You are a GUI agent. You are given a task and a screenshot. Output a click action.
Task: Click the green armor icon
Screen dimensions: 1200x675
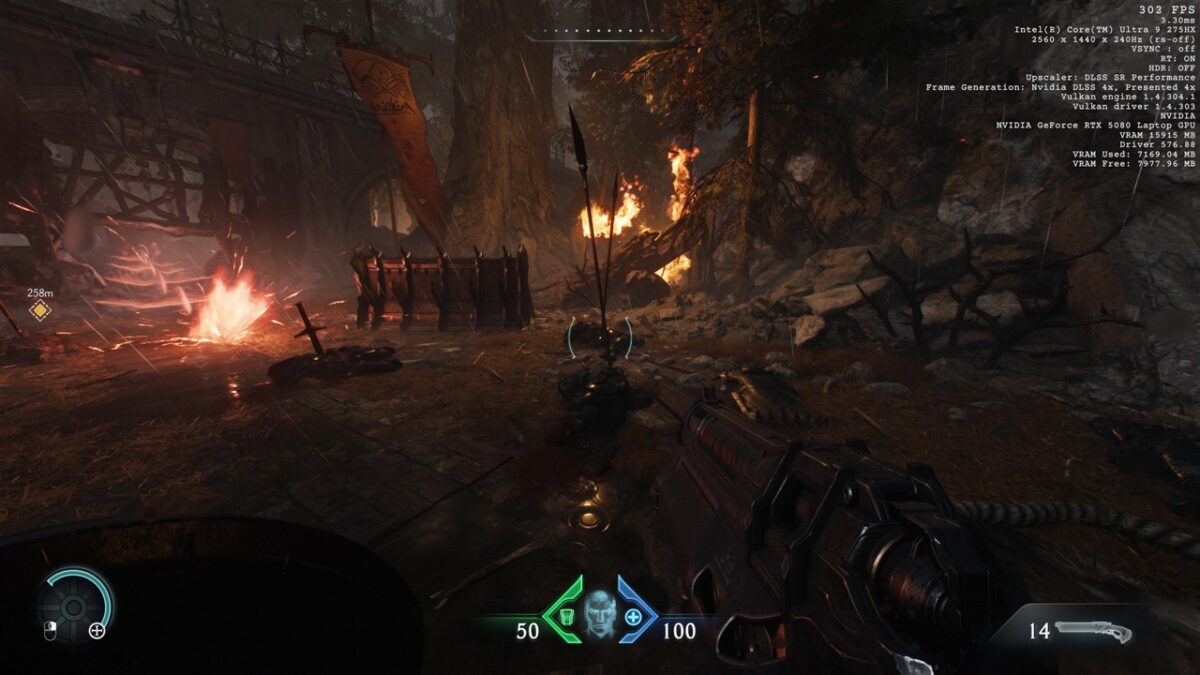point(566,615)
